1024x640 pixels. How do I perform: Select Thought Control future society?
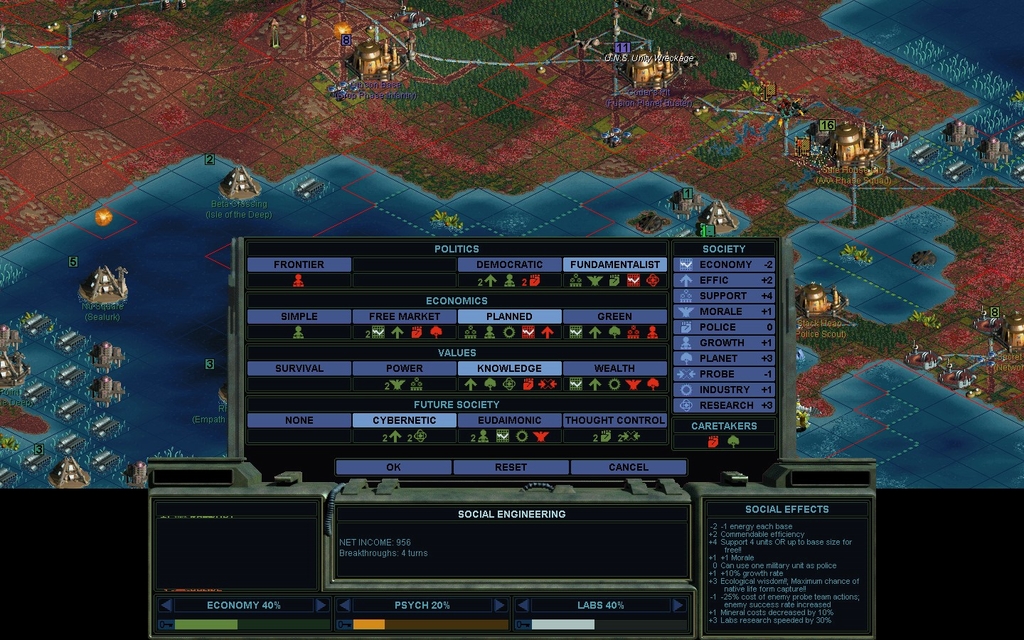pos(614,421)
